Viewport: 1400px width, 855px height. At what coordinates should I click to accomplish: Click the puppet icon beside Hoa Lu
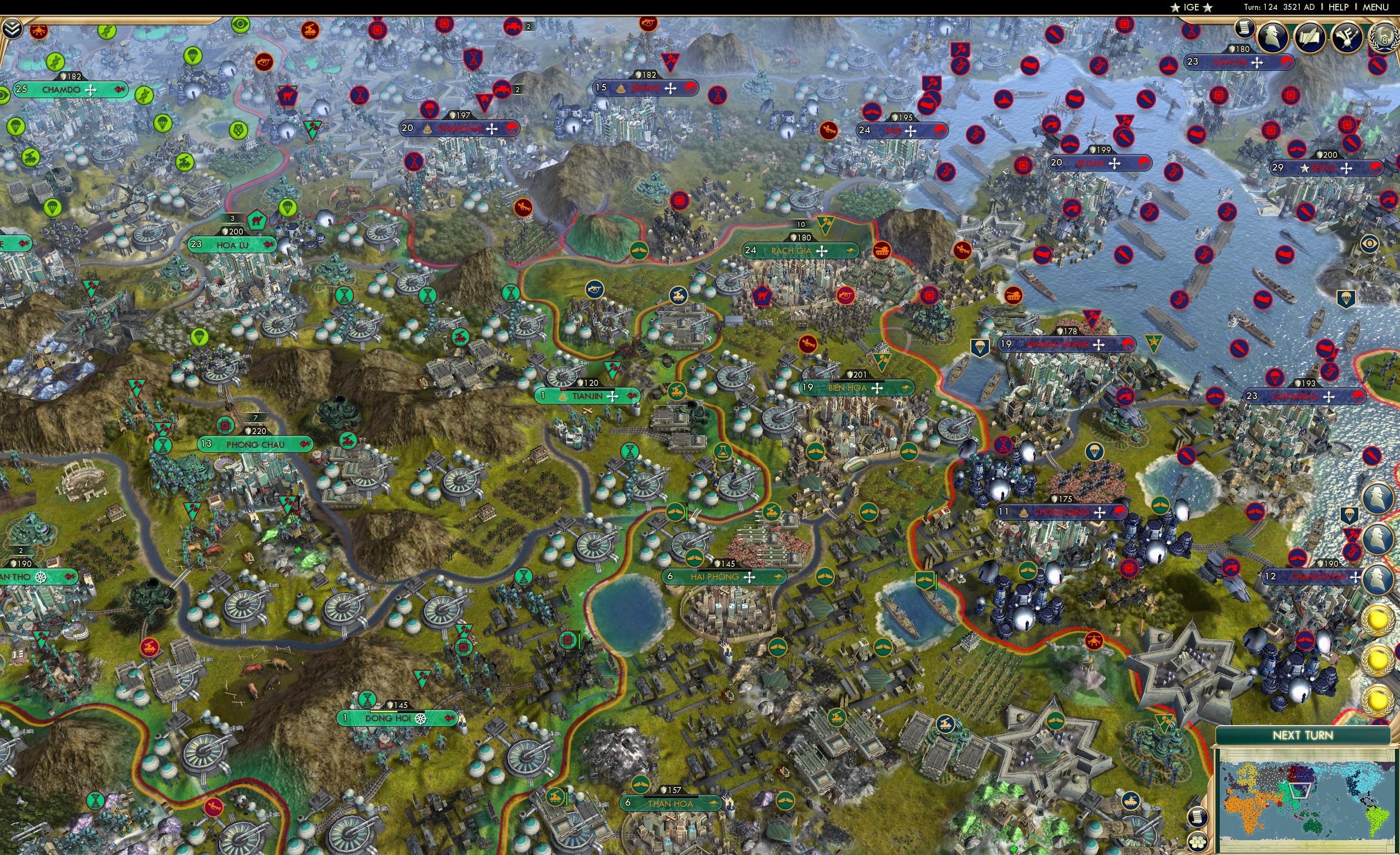[x=268, y=245]
